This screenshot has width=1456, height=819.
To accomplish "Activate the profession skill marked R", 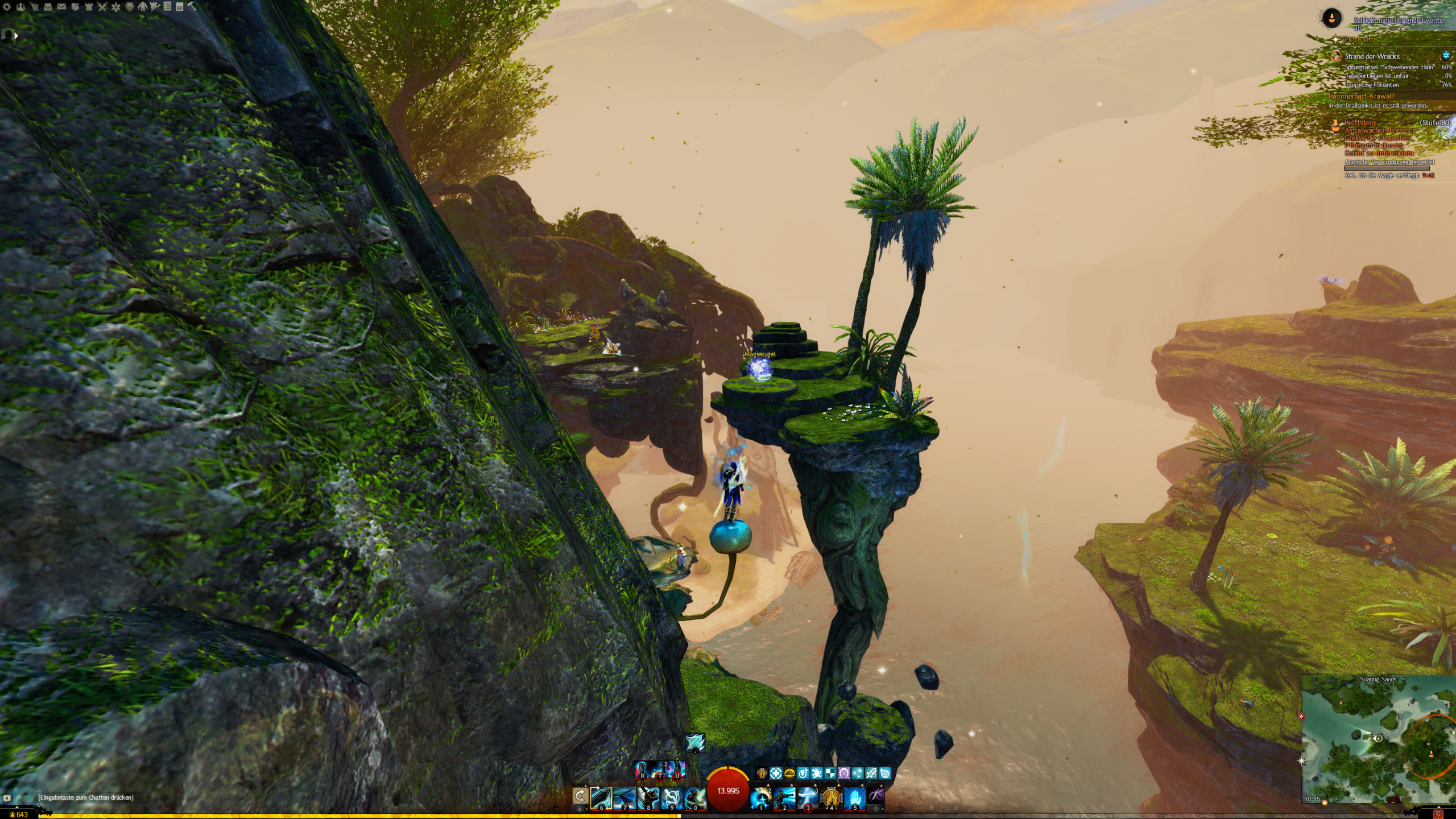I will click(642, 771).
